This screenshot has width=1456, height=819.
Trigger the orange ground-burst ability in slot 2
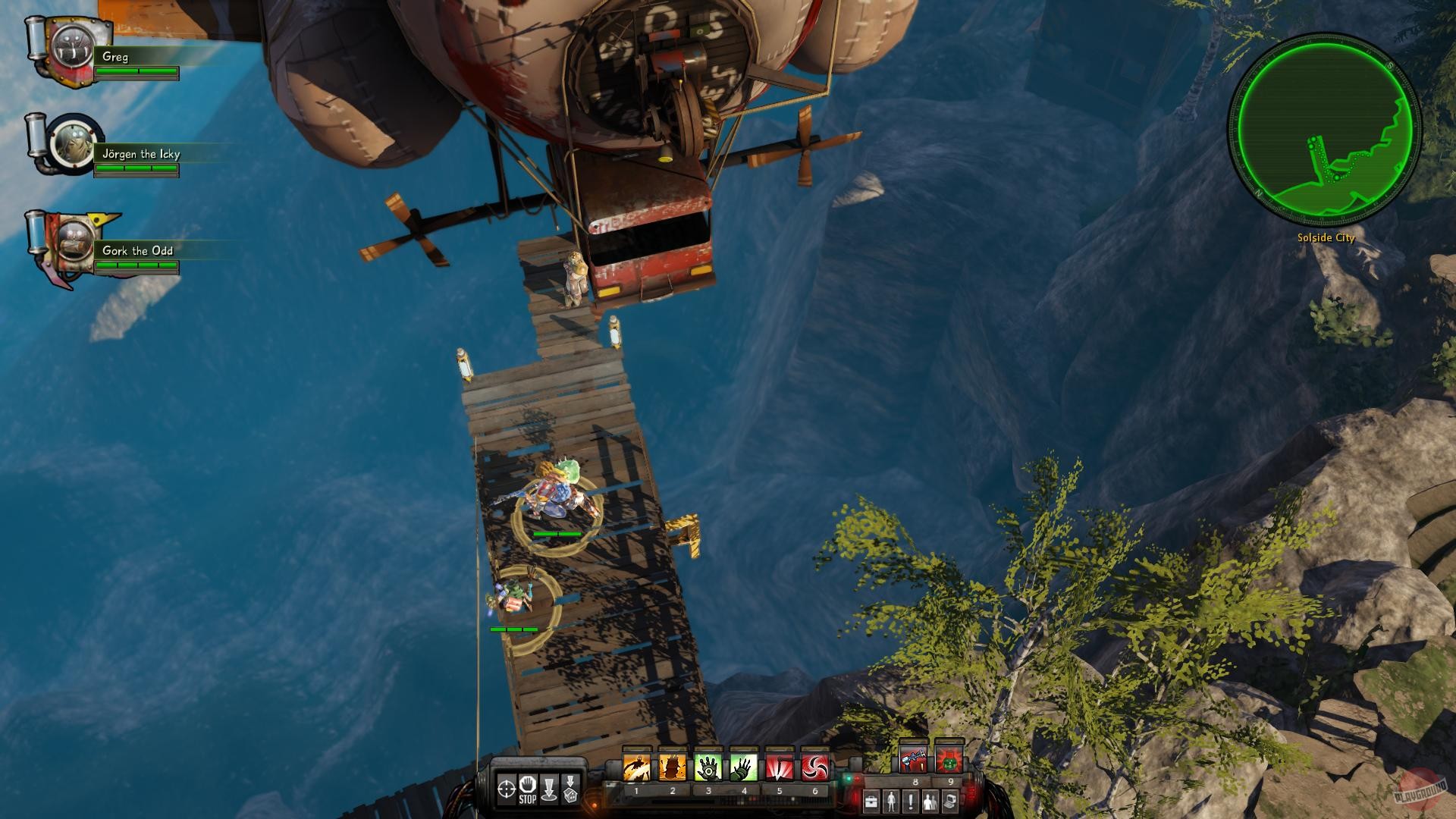click(x=672, y=767)
